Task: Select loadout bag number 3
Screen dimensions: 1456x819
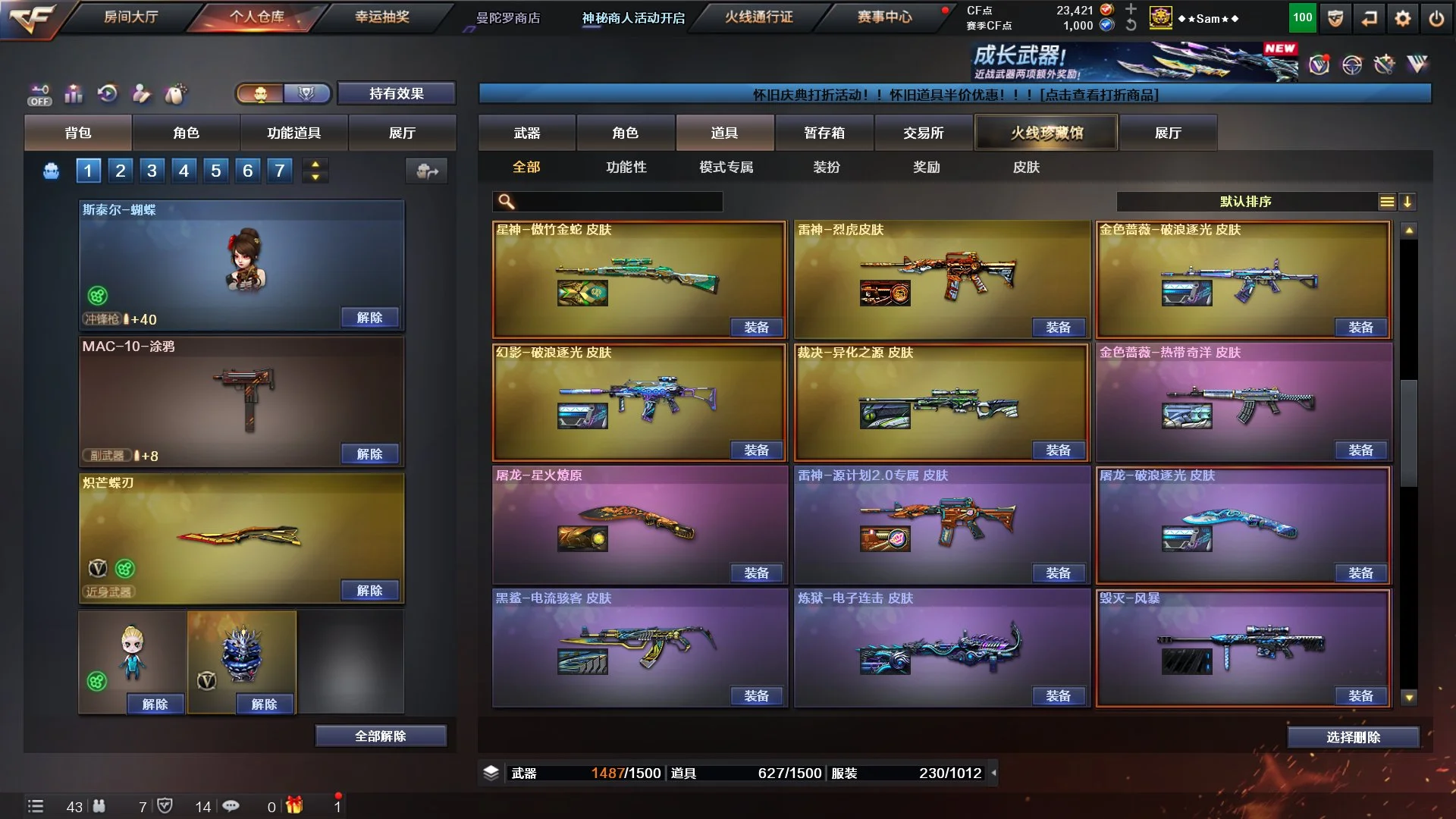Action: [x=152, y=171]
